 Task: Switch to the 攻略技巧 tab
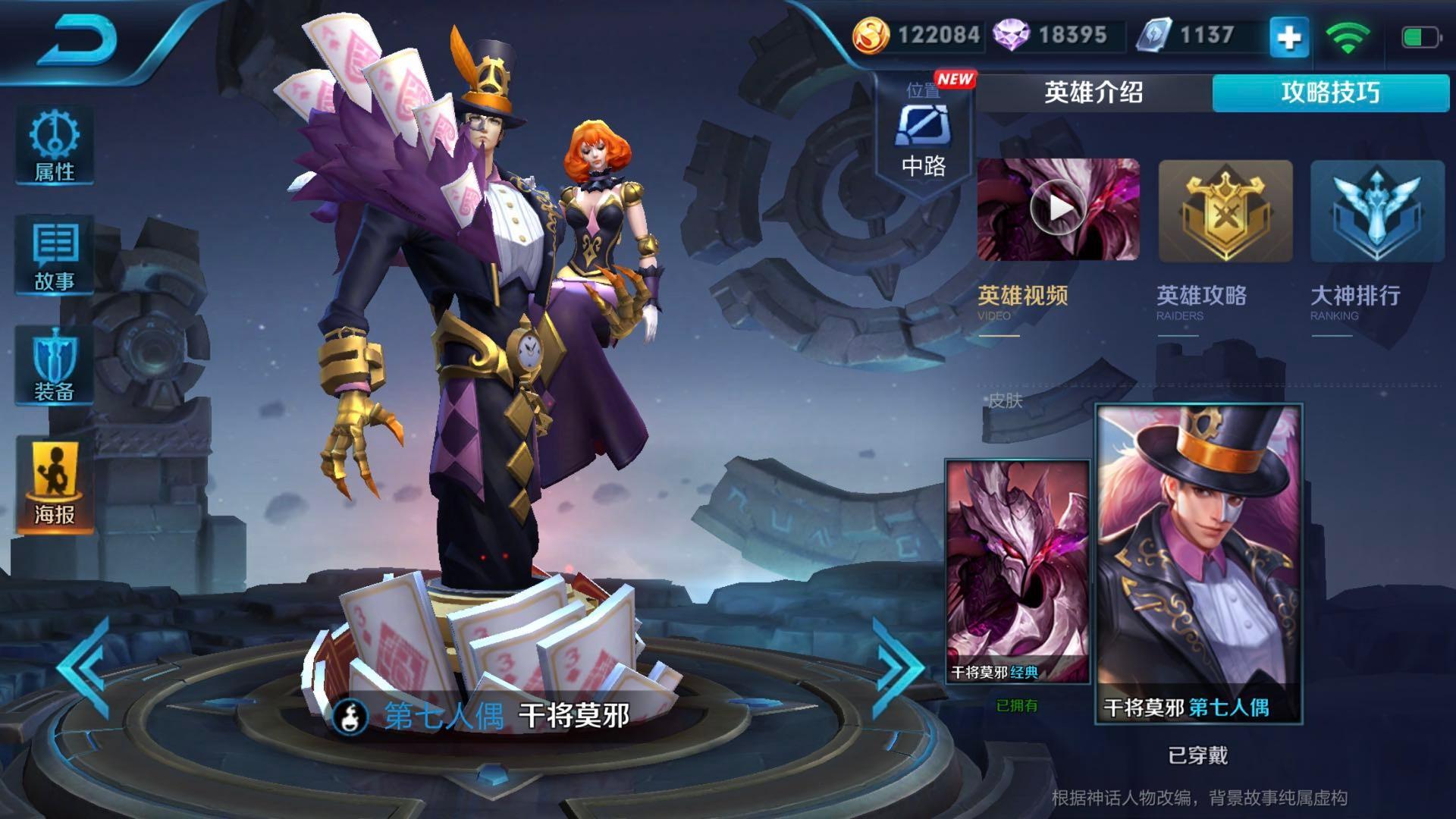point(1330,93)
